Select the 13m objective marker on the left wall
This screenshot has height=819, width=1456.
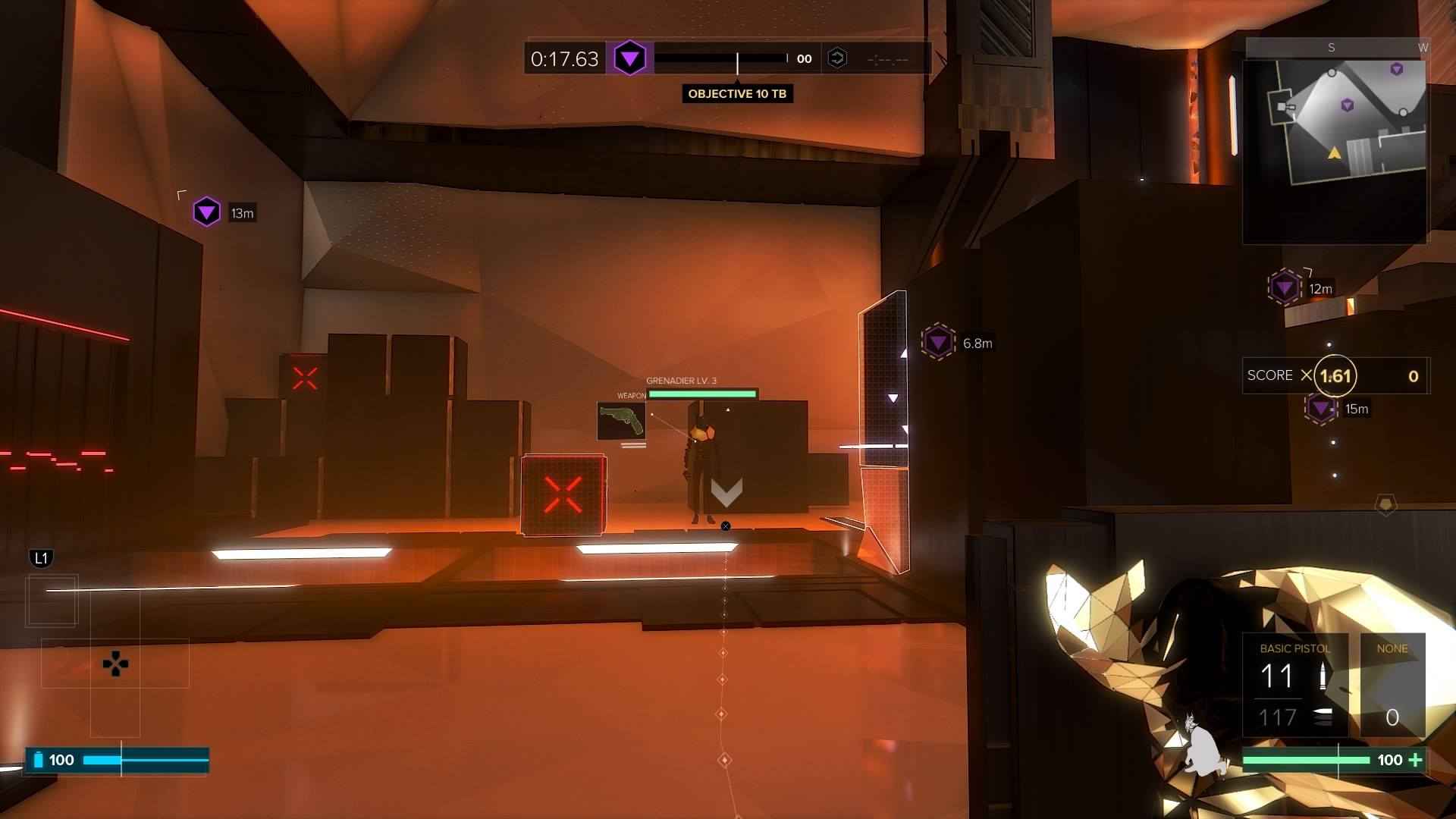206,212
